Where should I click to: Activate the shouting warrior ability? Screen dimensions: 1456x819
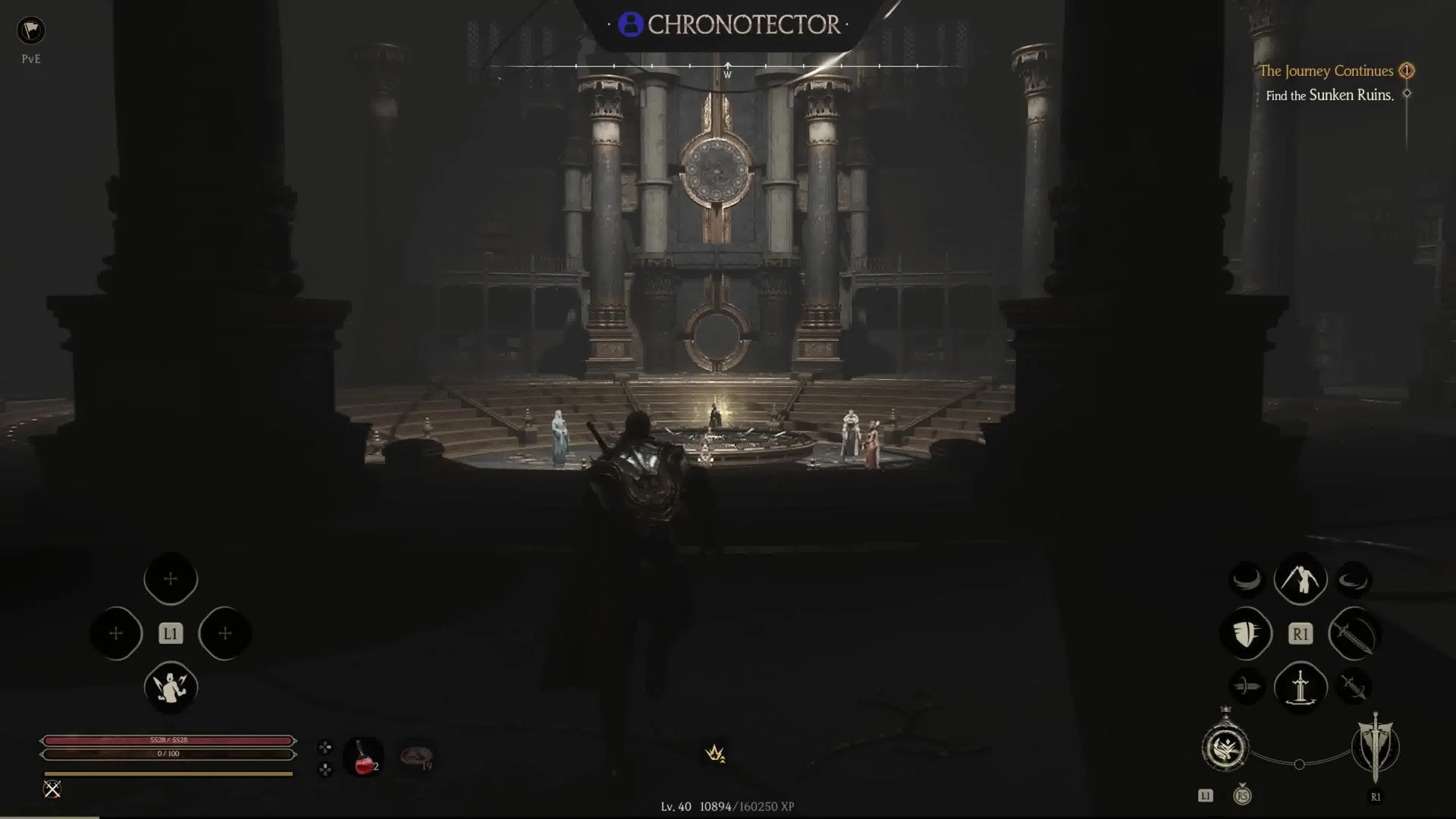(171, 687)
